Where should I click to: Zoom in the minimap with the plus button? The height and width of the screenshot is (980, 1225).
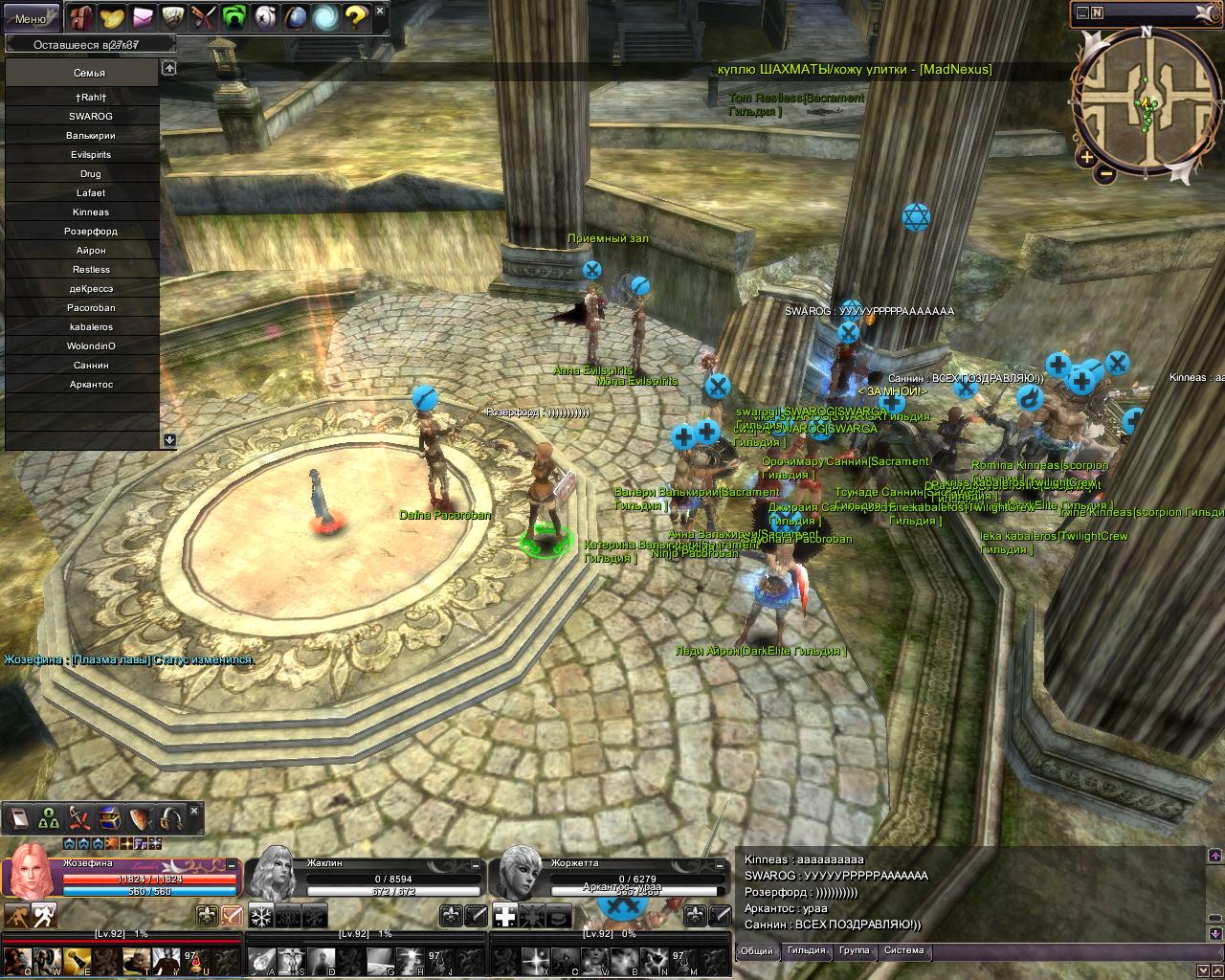(1087, 157)
